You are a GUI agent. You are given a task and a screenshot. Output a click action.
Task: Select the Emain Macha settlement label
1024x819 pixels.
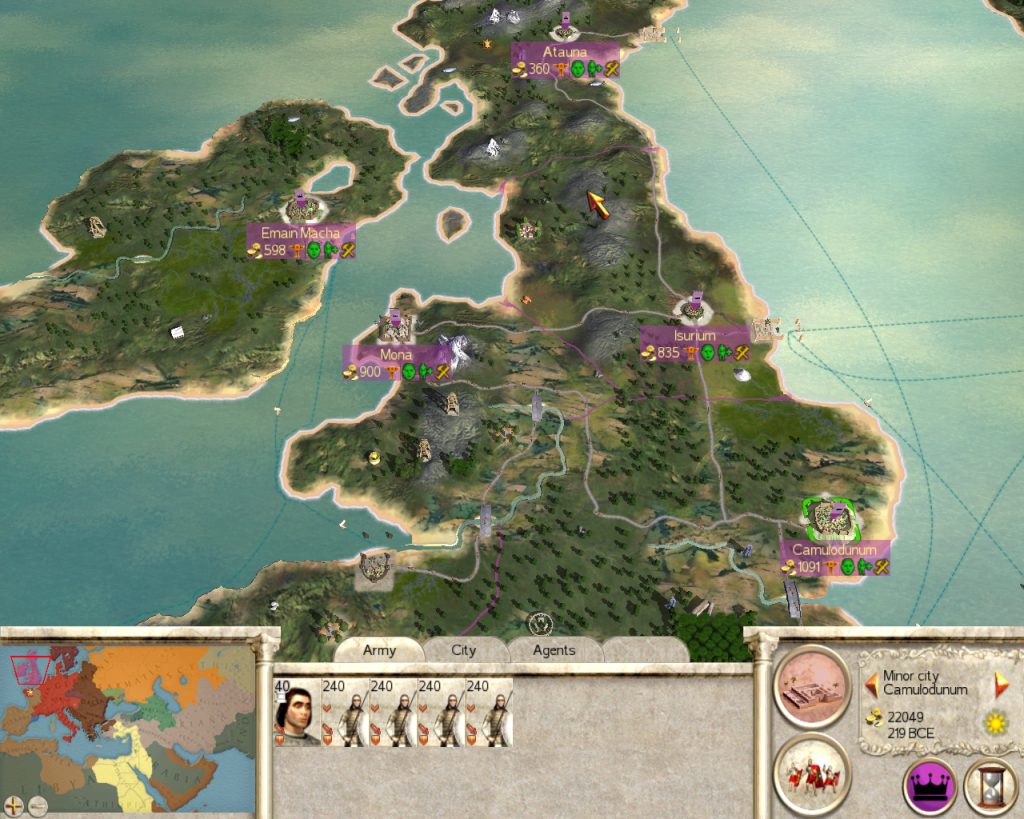pyautogui.click(x=301, y=233)
